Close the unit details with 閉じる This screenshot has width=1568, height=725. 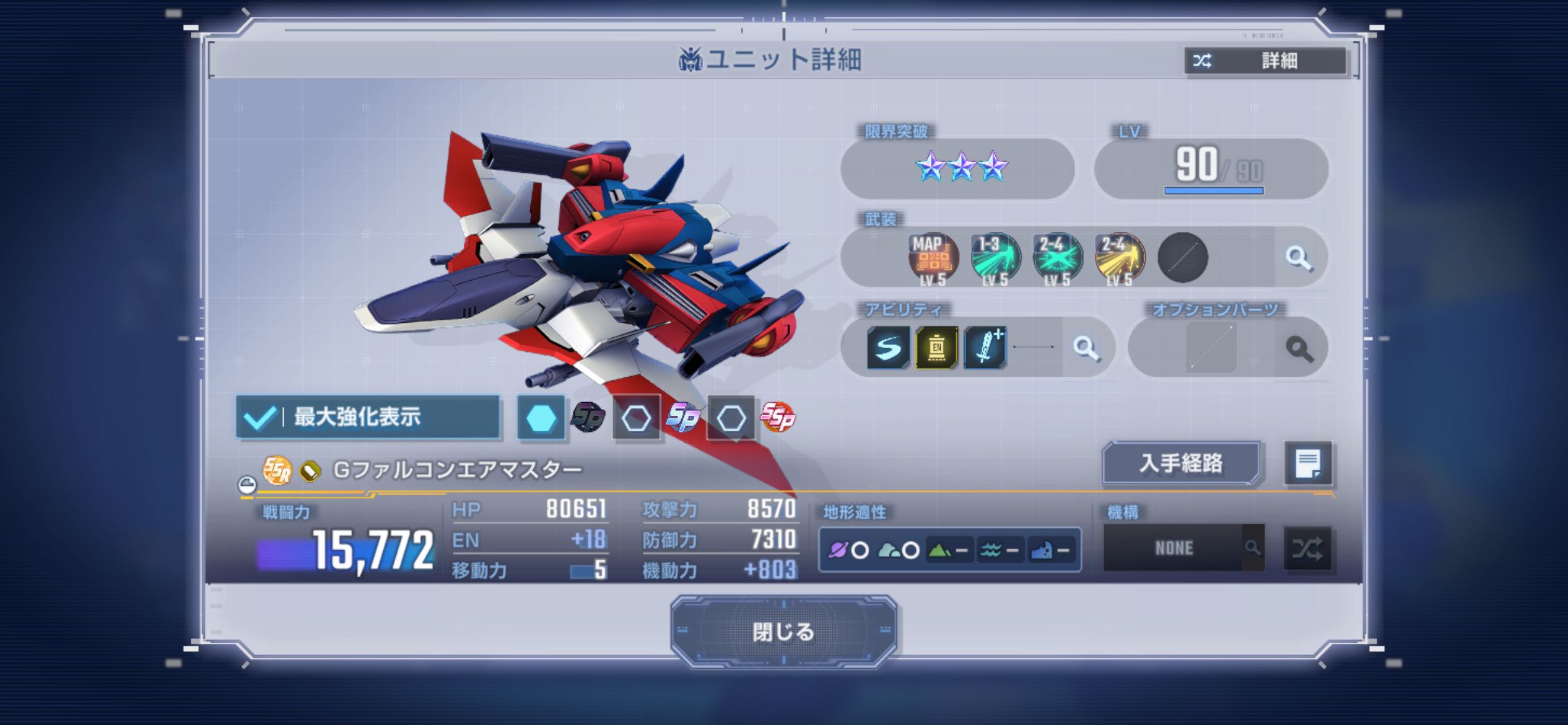pyautogui.click(x=783, y=632)
